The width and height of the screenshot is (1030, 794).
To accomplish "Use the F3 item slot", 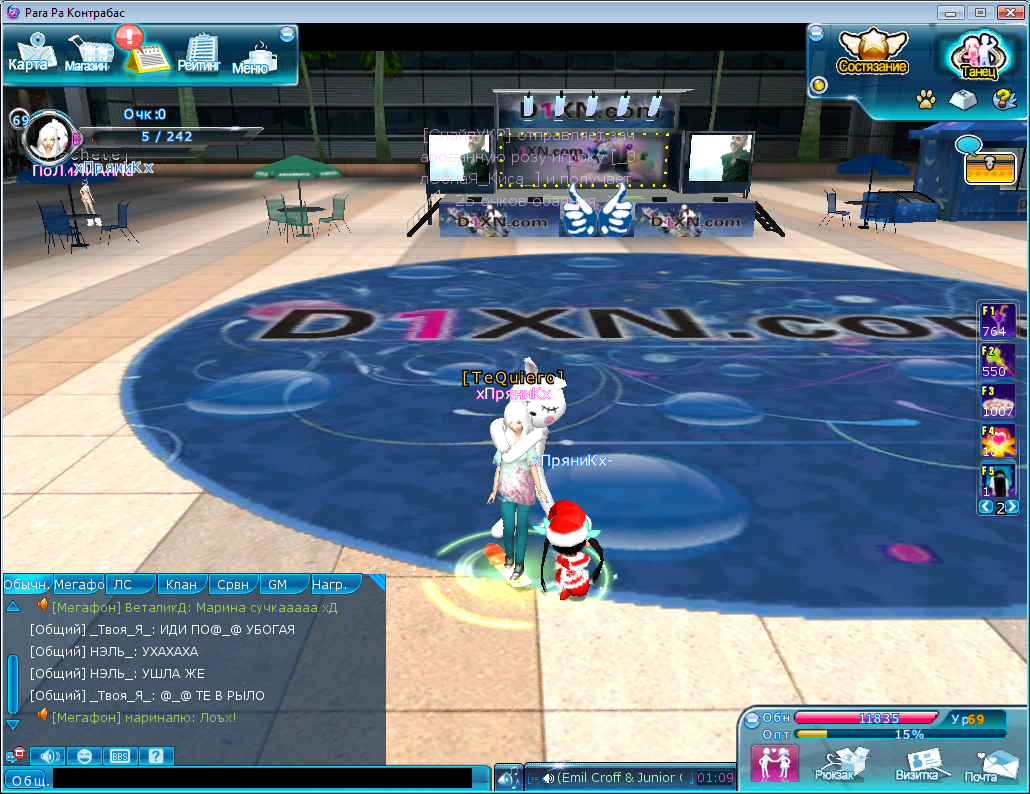I will click(x=997, y=401).
